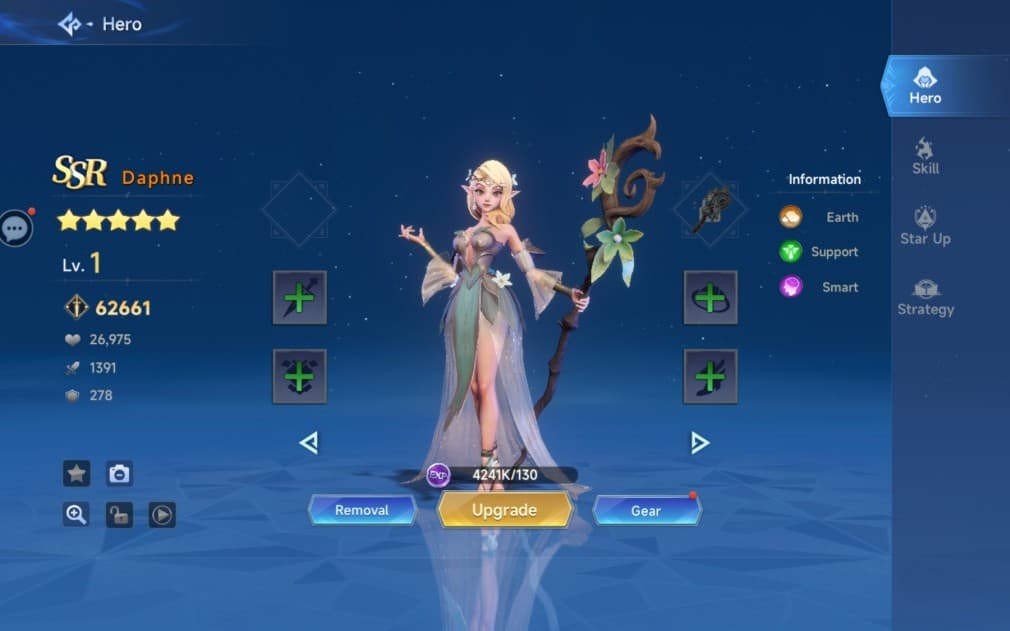1010x631 pixels.
Task: Upgrade Daphne with the gold Upgrade button
Action: click(x=504, y=510)
